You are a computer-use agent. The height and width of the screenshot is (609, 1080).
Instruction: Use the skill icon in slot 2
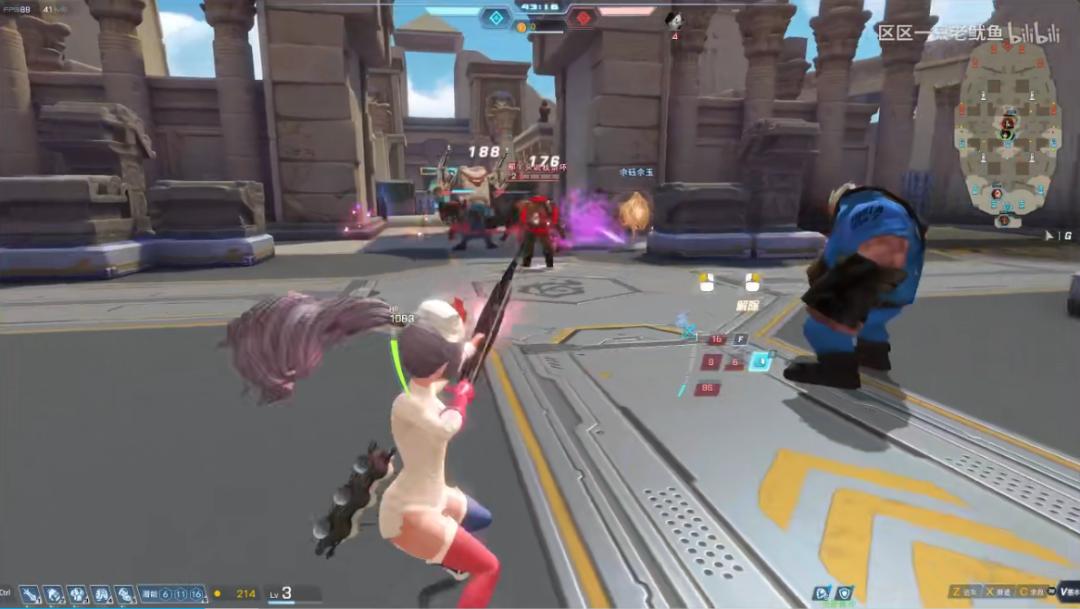(53, 594)
